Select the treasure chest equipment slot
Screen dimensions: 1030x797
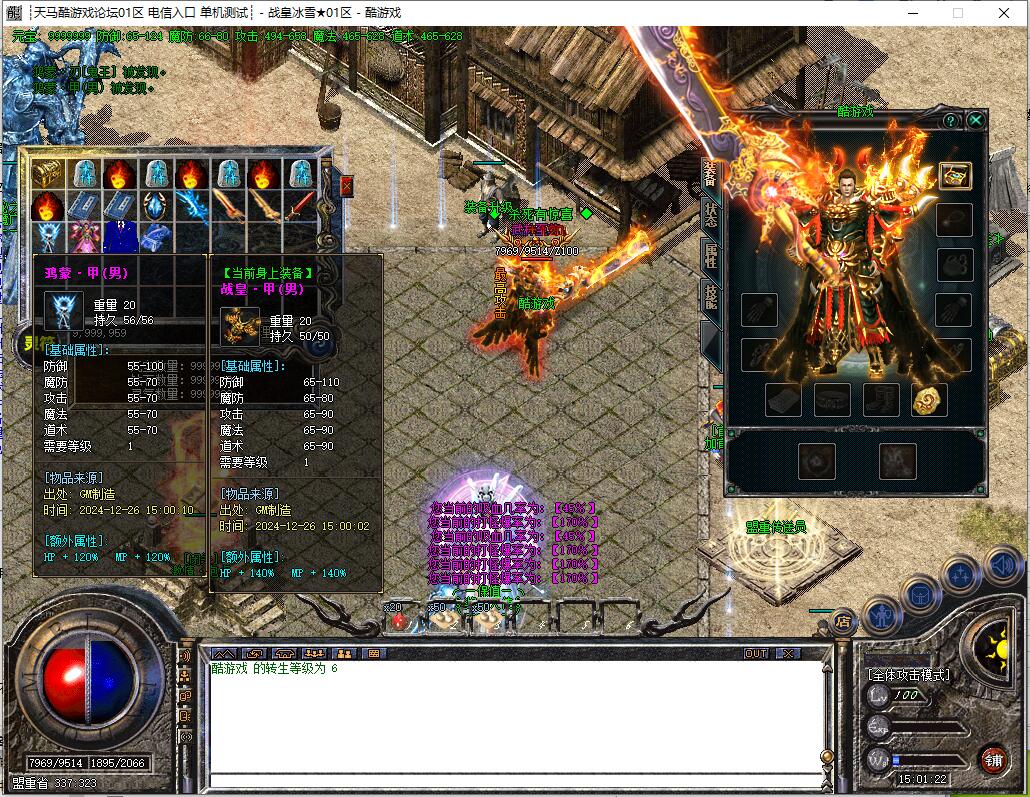[955, 175]
